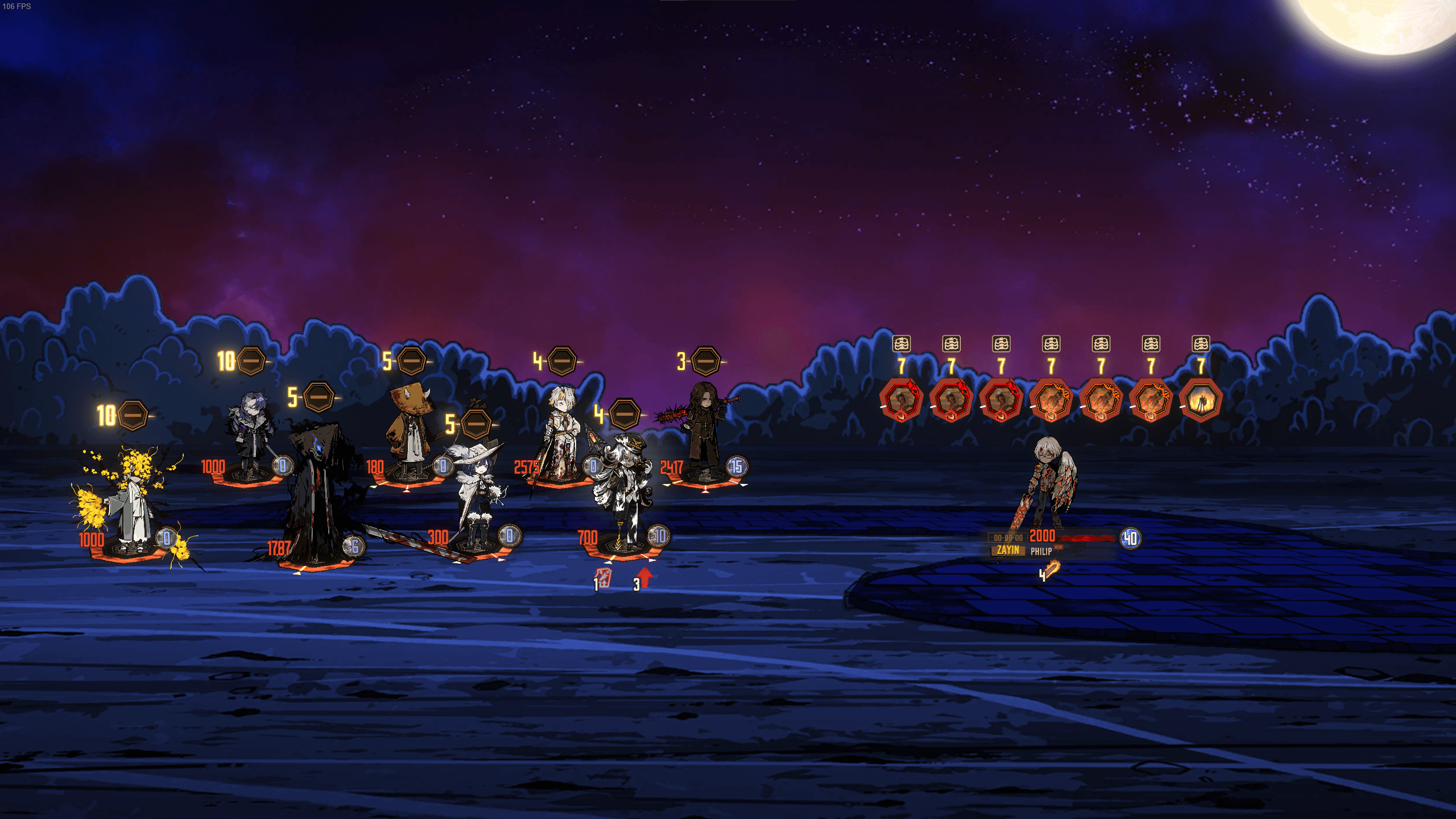Pick the skill slot above the white-hat sinner

coord(476,424)
